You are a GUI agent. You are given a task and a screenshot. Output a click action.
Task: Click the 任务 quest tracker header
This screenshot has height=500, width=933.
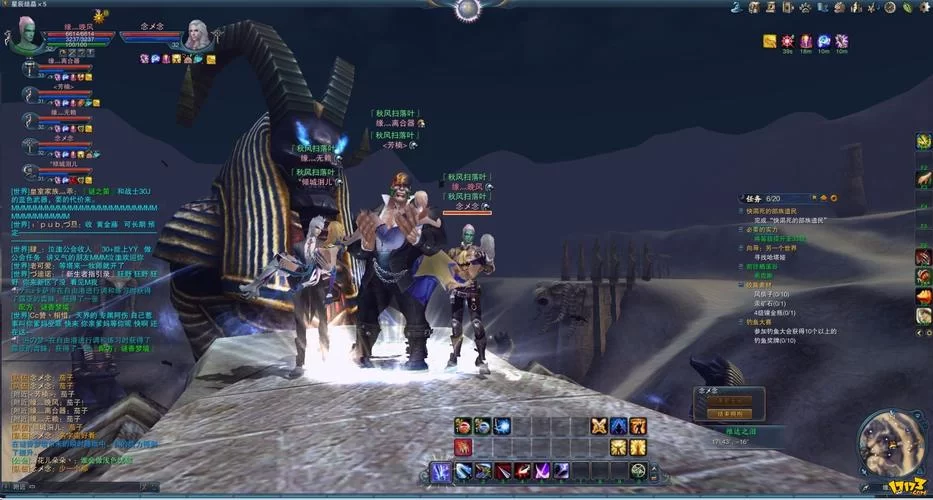tap(755, 198)
